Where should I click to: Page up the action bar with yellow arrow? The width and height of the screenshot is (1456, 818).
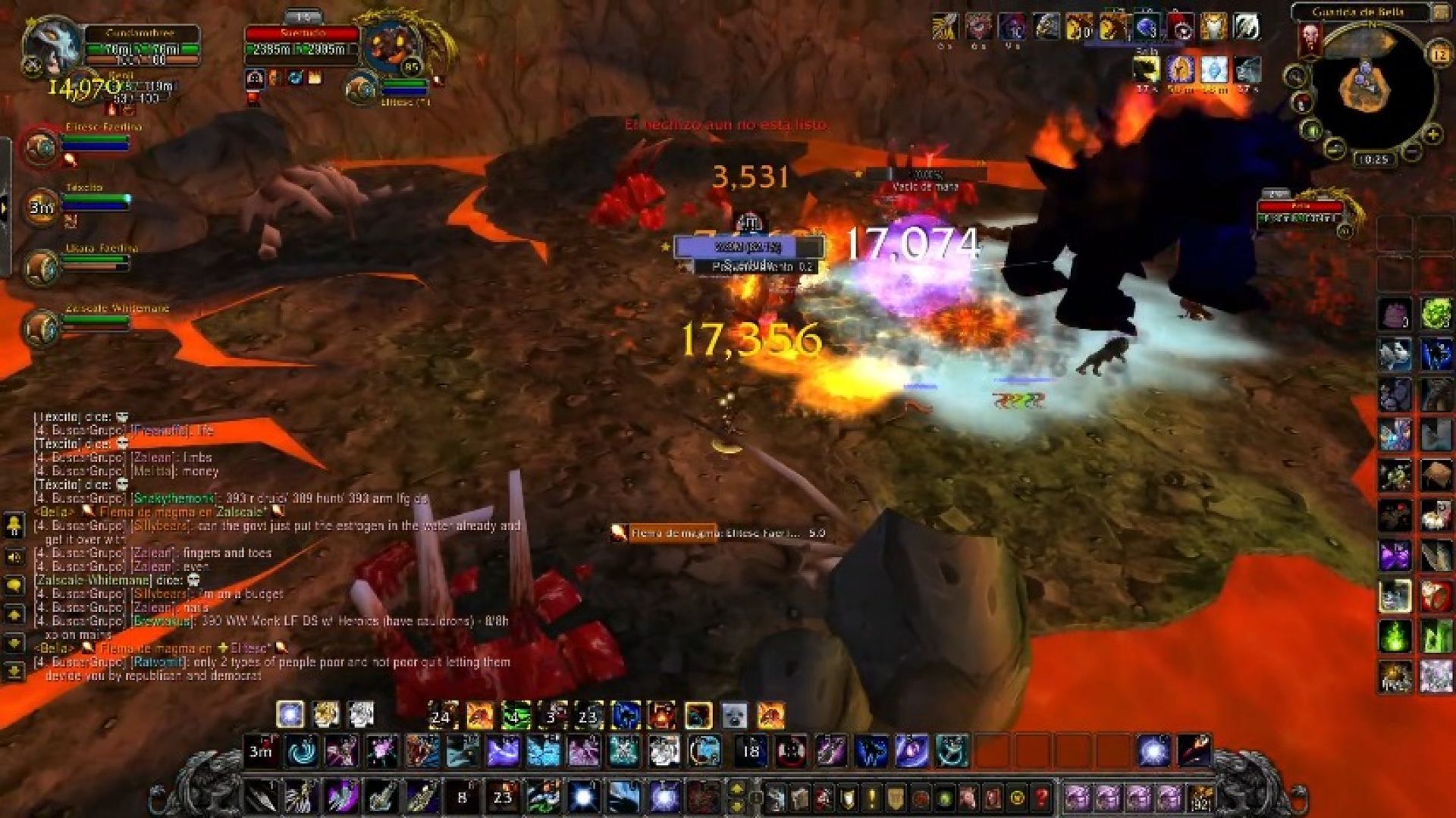[x=737, y=788]
